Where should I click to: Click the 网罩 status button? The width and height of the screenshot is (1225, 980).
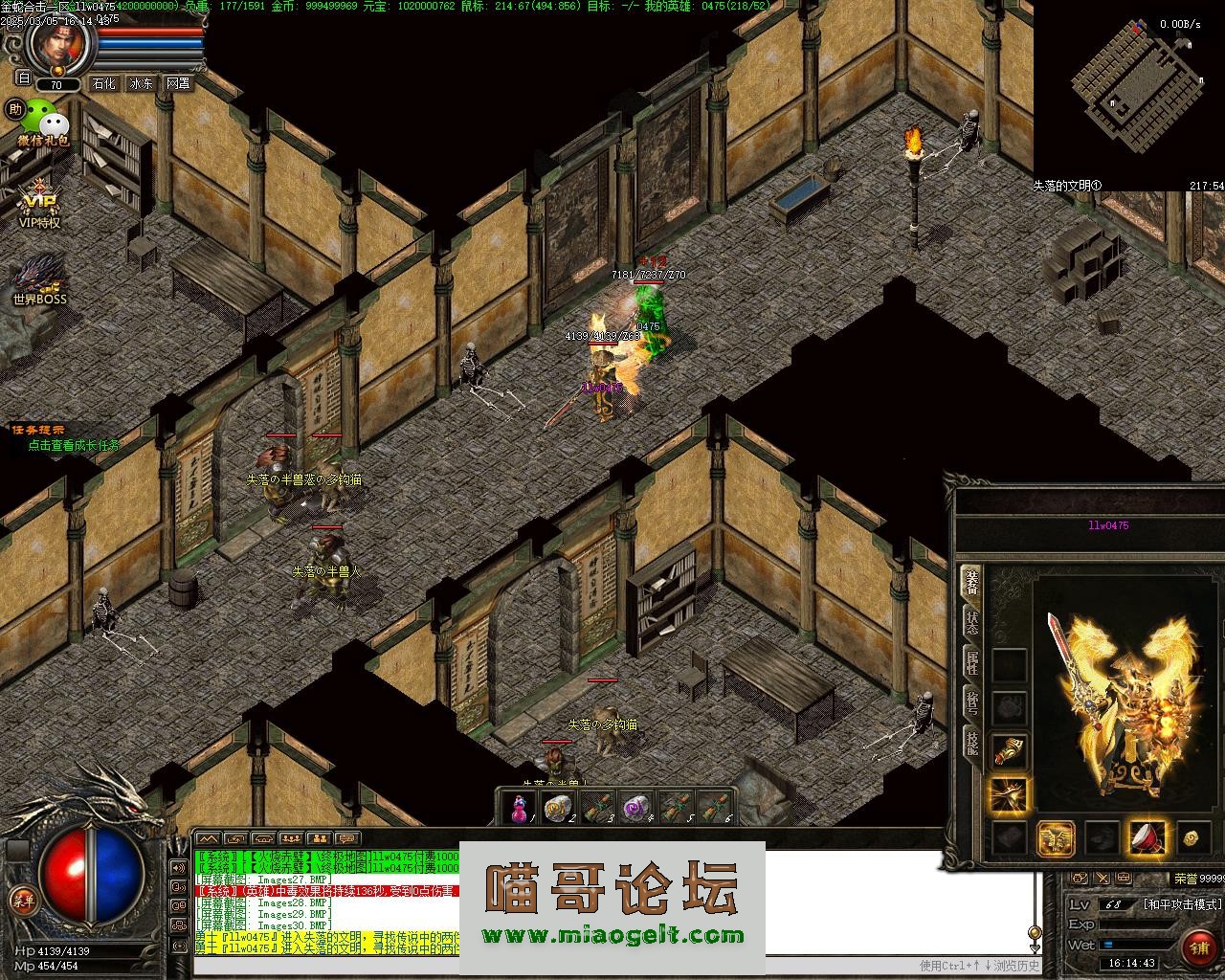click(x=178, y=84)
